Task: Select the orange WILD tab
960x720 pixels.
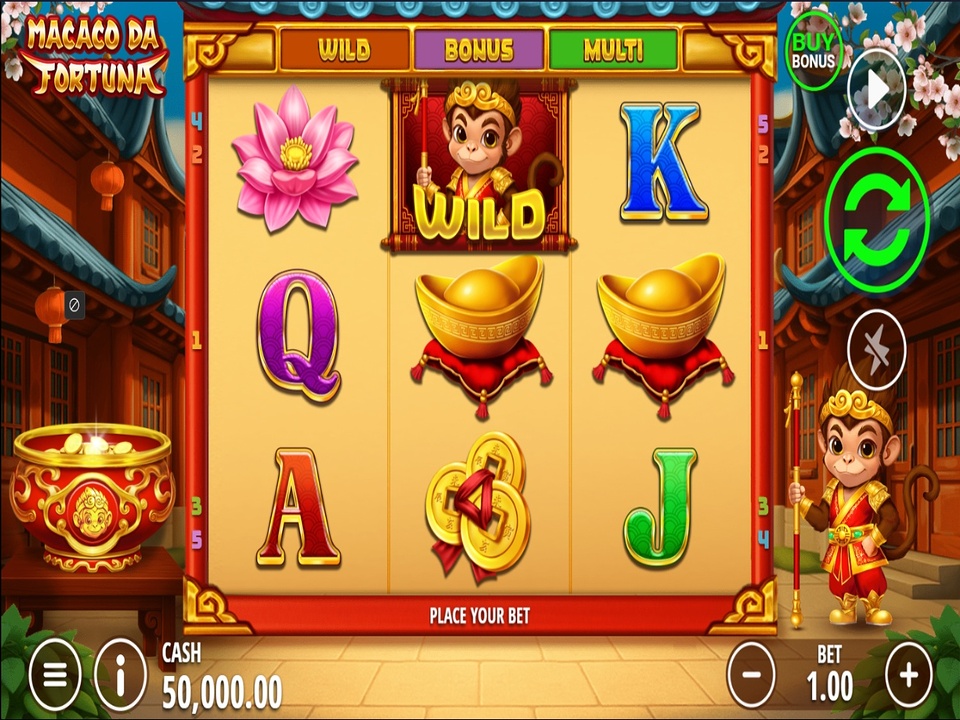Action: coord(344,50)
